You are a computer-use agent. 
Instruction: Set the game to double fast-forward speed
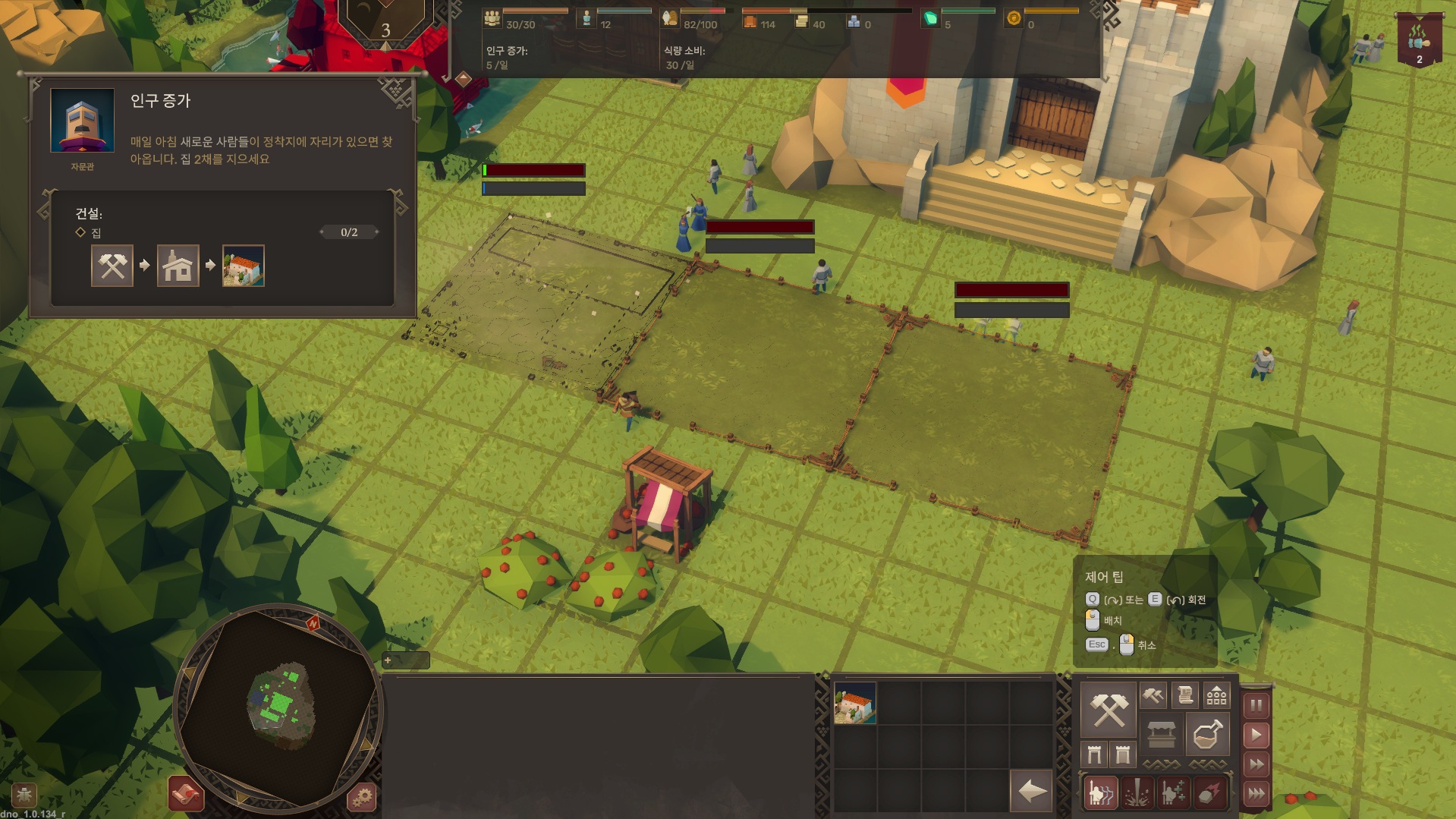[x=1256, y=764]
